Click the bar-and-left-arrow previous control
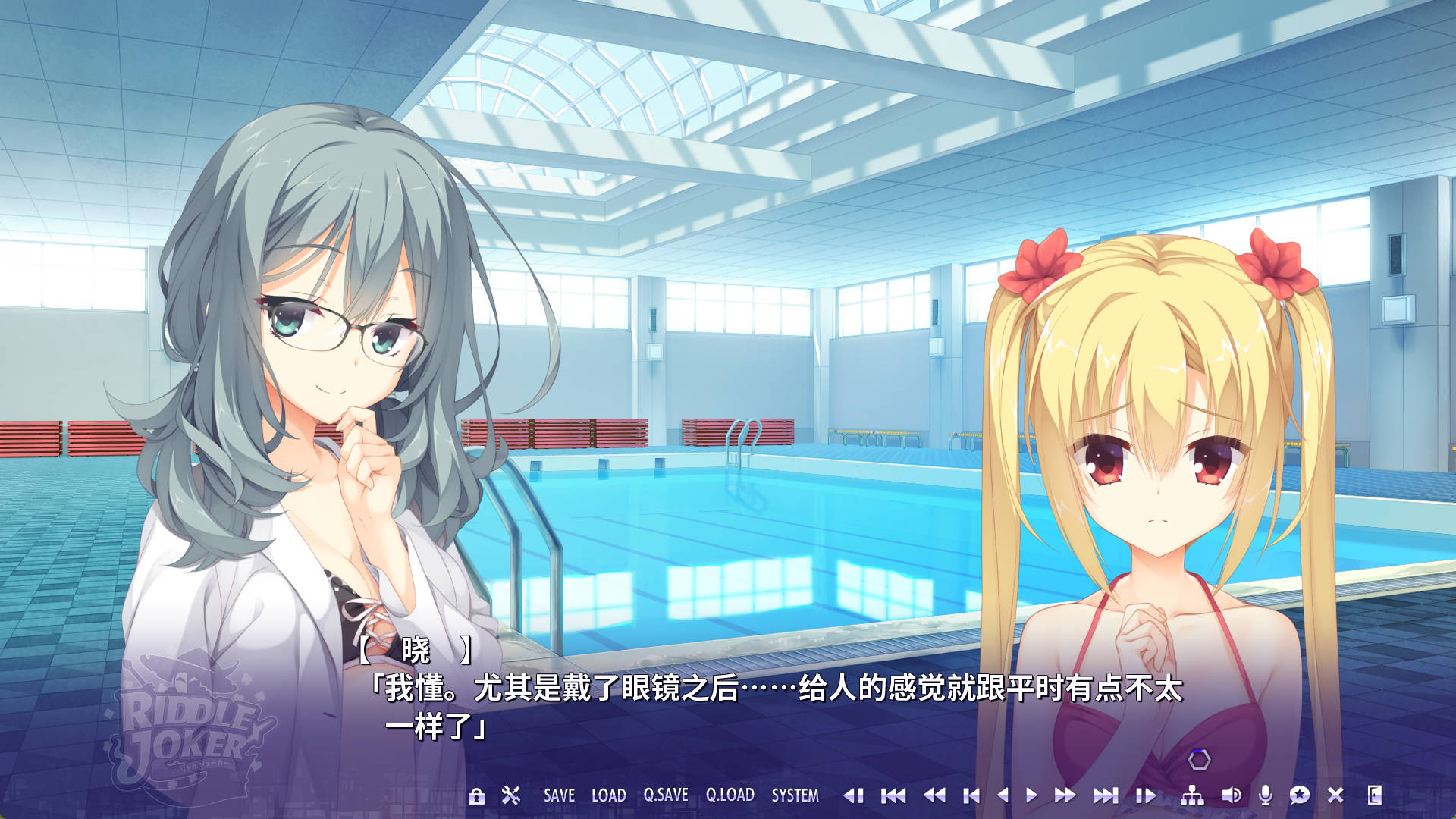The width and height of the screenshot is (1456, 819). click(x=971, y=795)
